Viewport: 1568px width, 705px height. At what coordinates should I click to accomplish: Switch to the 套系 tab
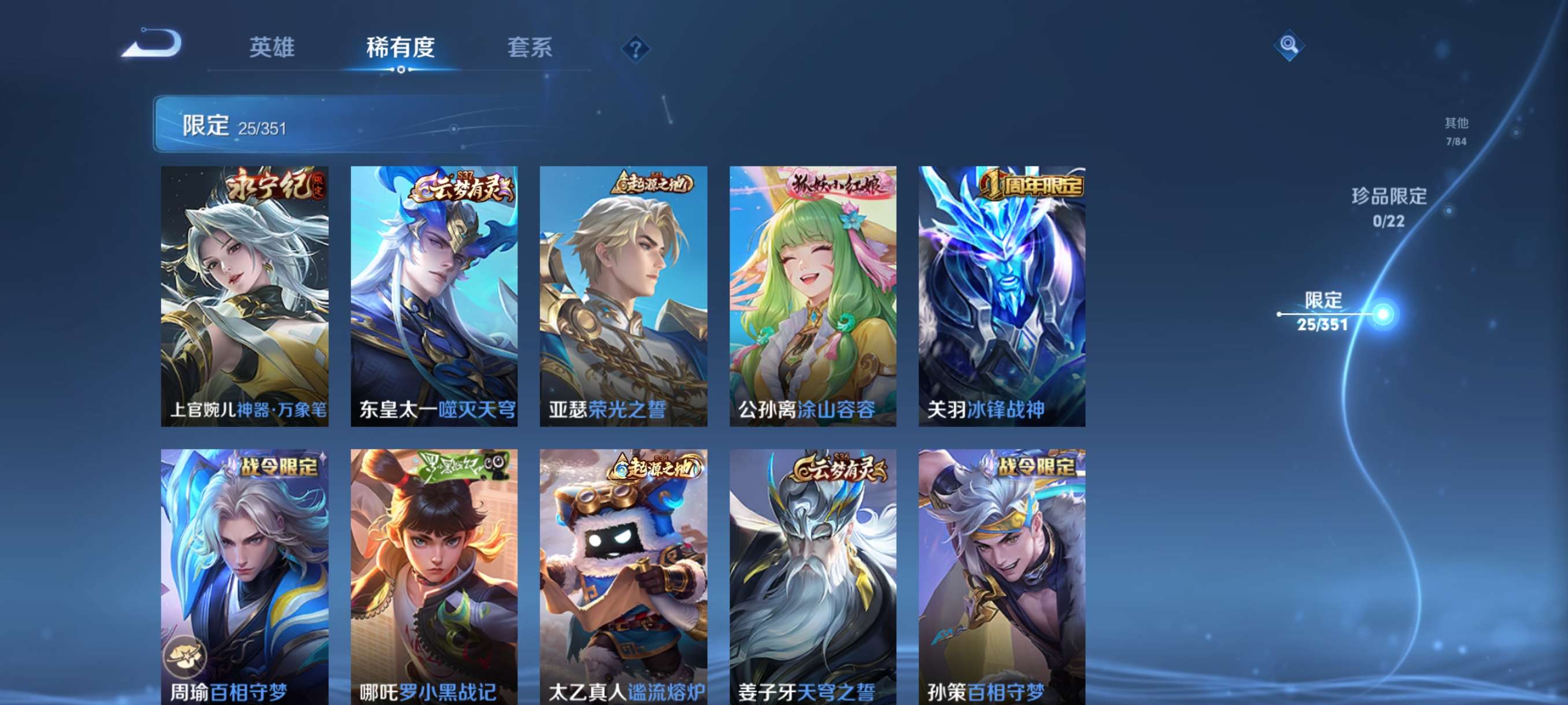(x=529, y=49)
